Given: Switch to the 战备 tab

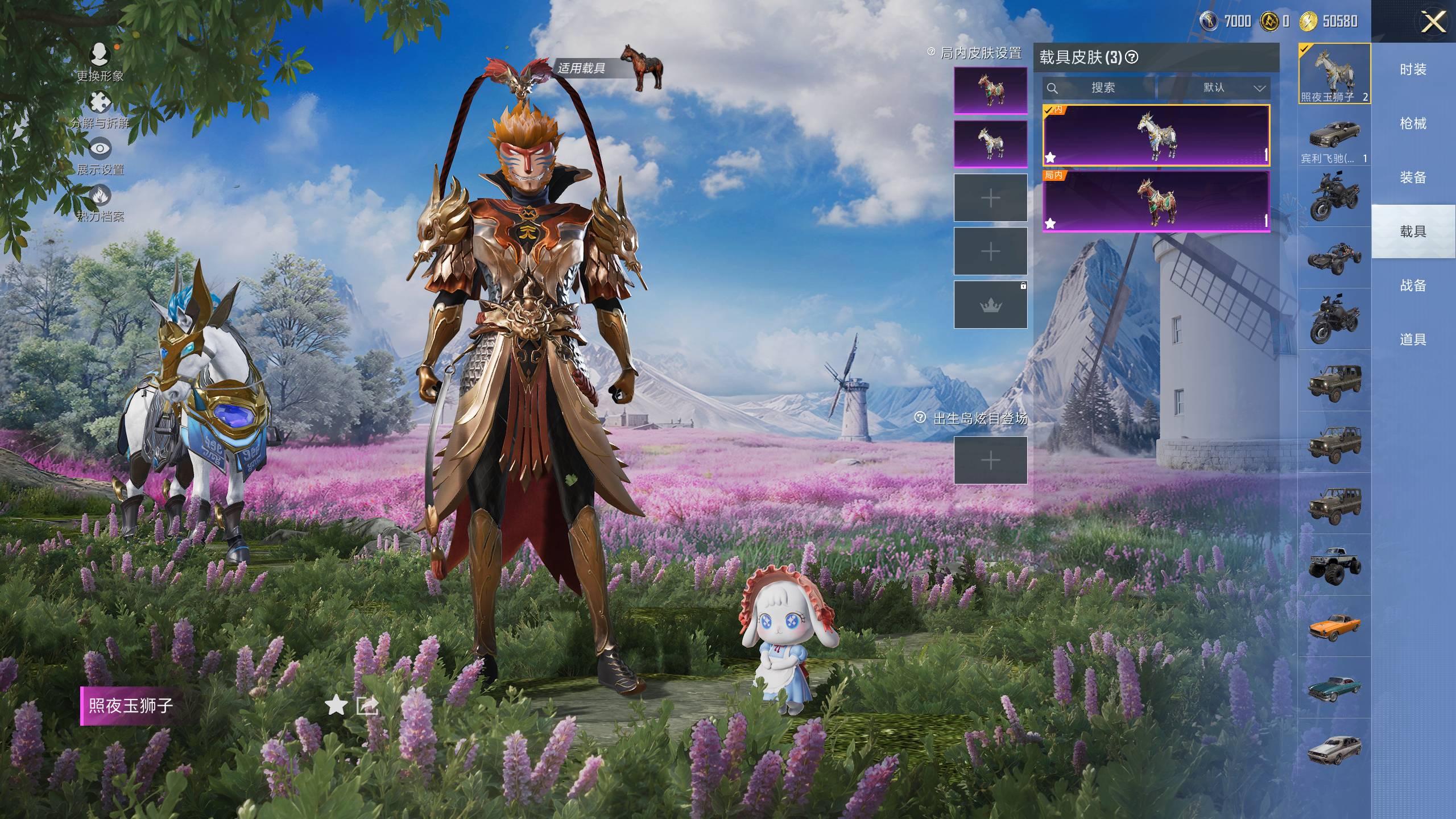Looking at the screenshot, I should pos(1413,286).
